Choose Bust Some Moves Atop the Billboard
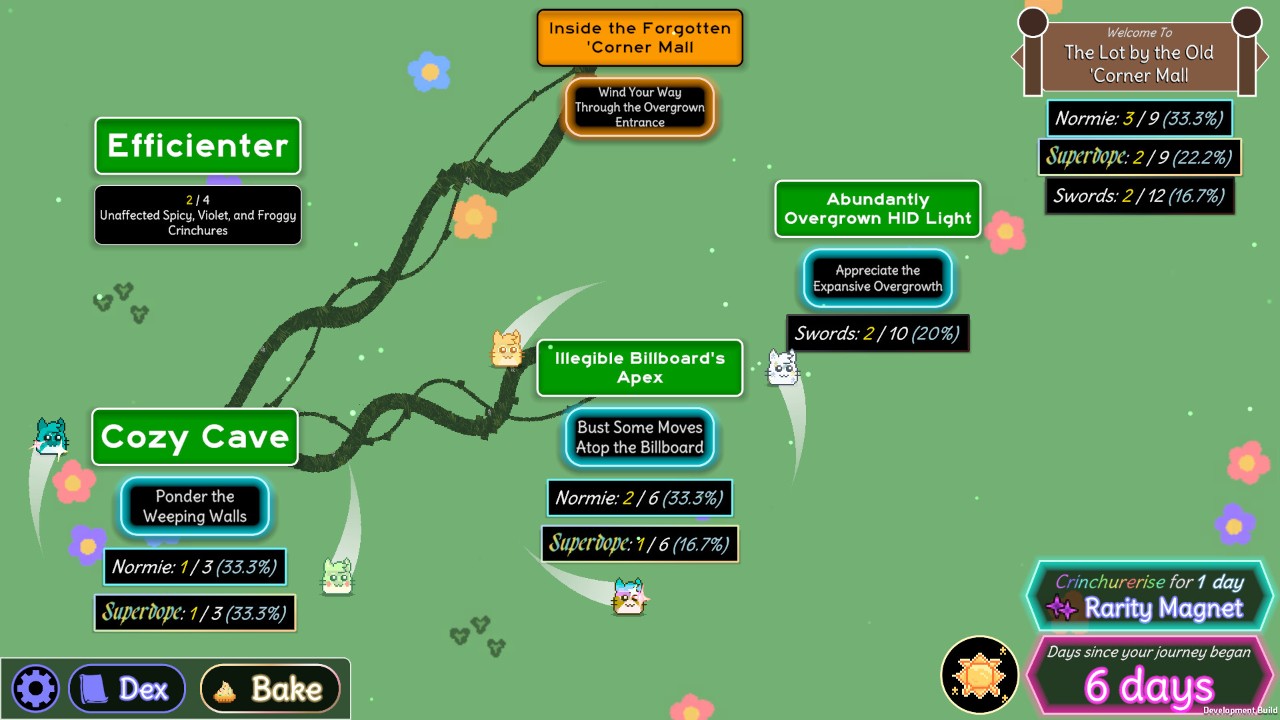 coord(640,437)
